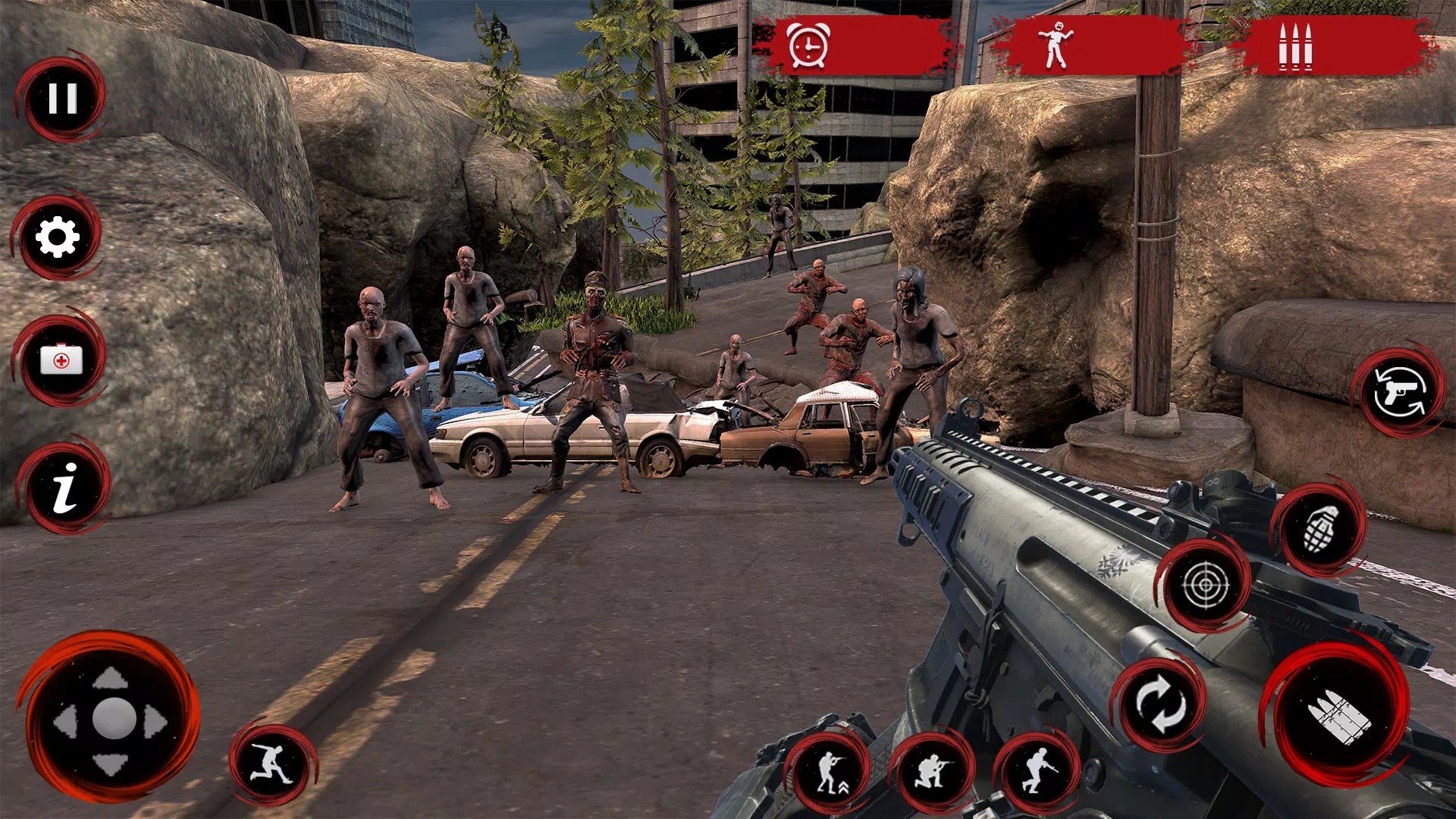Screen dimensions: 1456x819
Task: Open the gear settings menu
Action: point(58,238)
